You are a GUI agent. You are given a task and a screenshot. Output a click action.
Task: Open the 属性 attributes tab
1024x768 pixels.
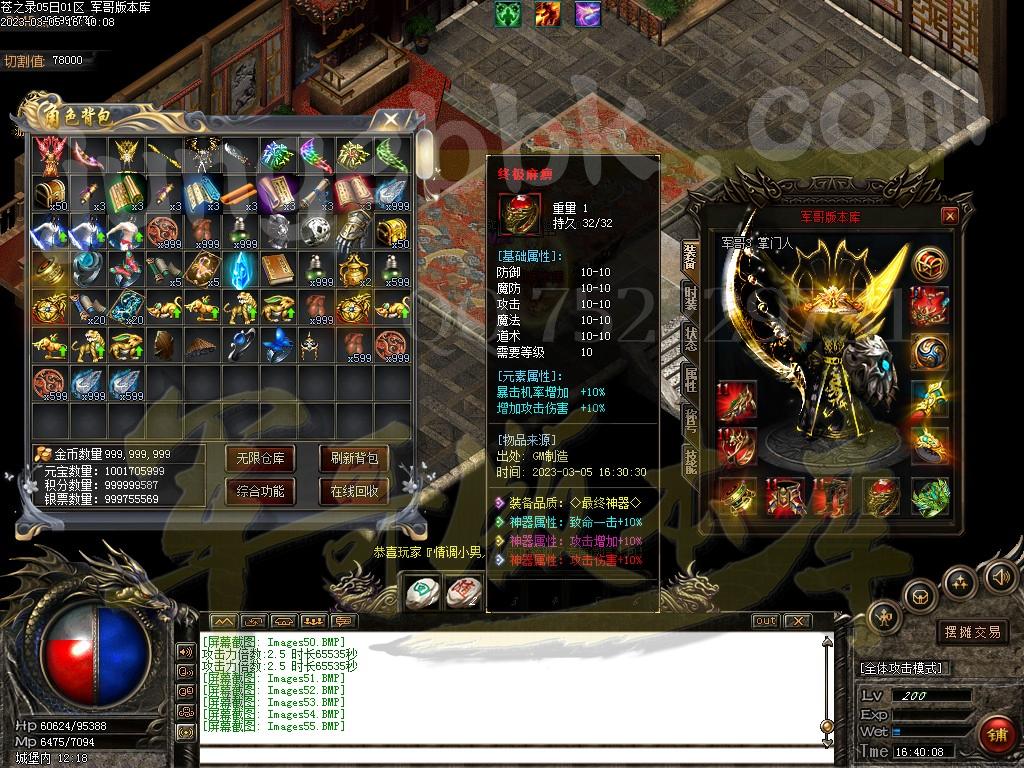(690, 377)
